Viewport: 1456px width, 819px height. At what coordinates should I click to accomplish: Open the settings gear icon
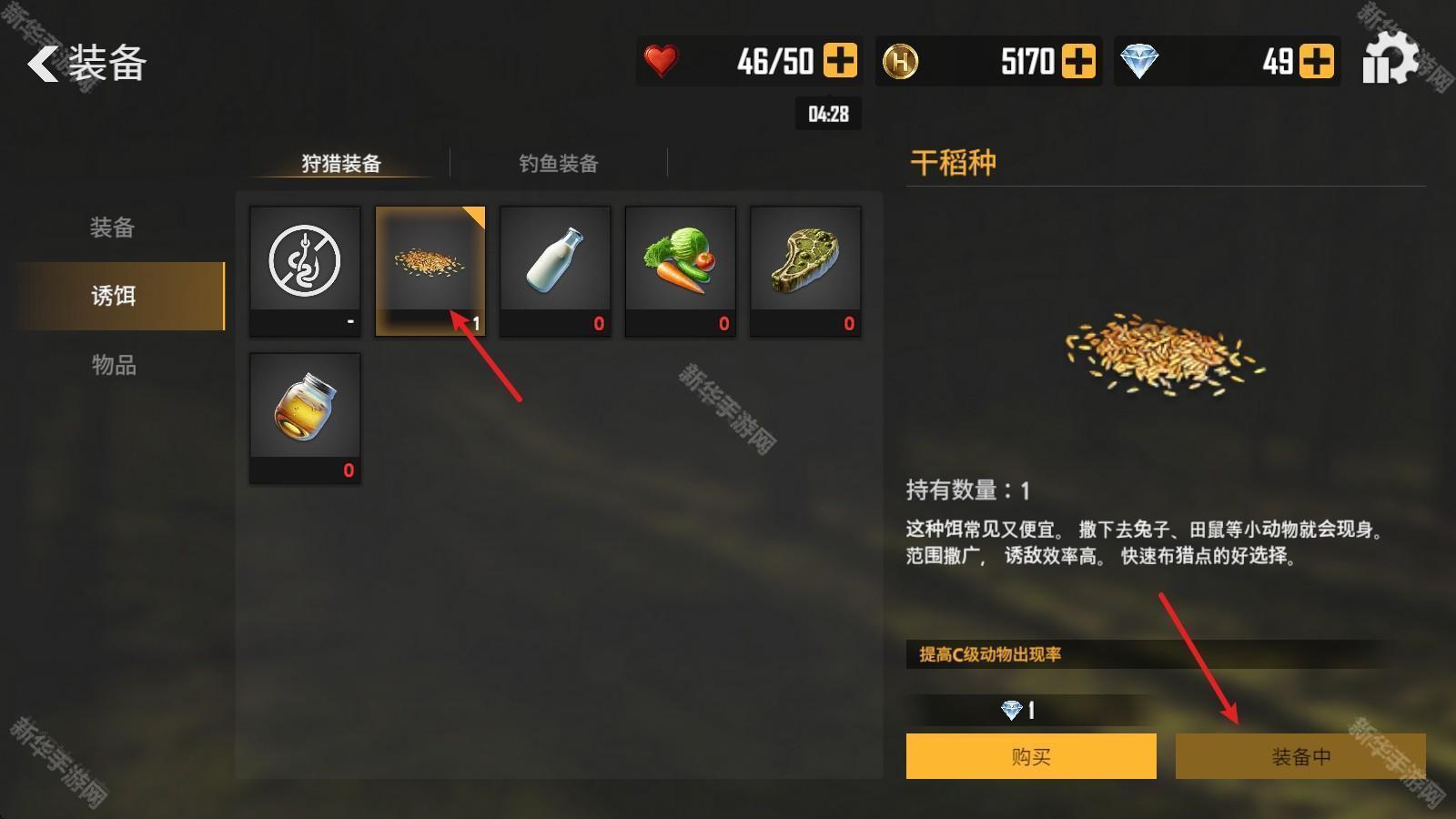[1390, 59]
